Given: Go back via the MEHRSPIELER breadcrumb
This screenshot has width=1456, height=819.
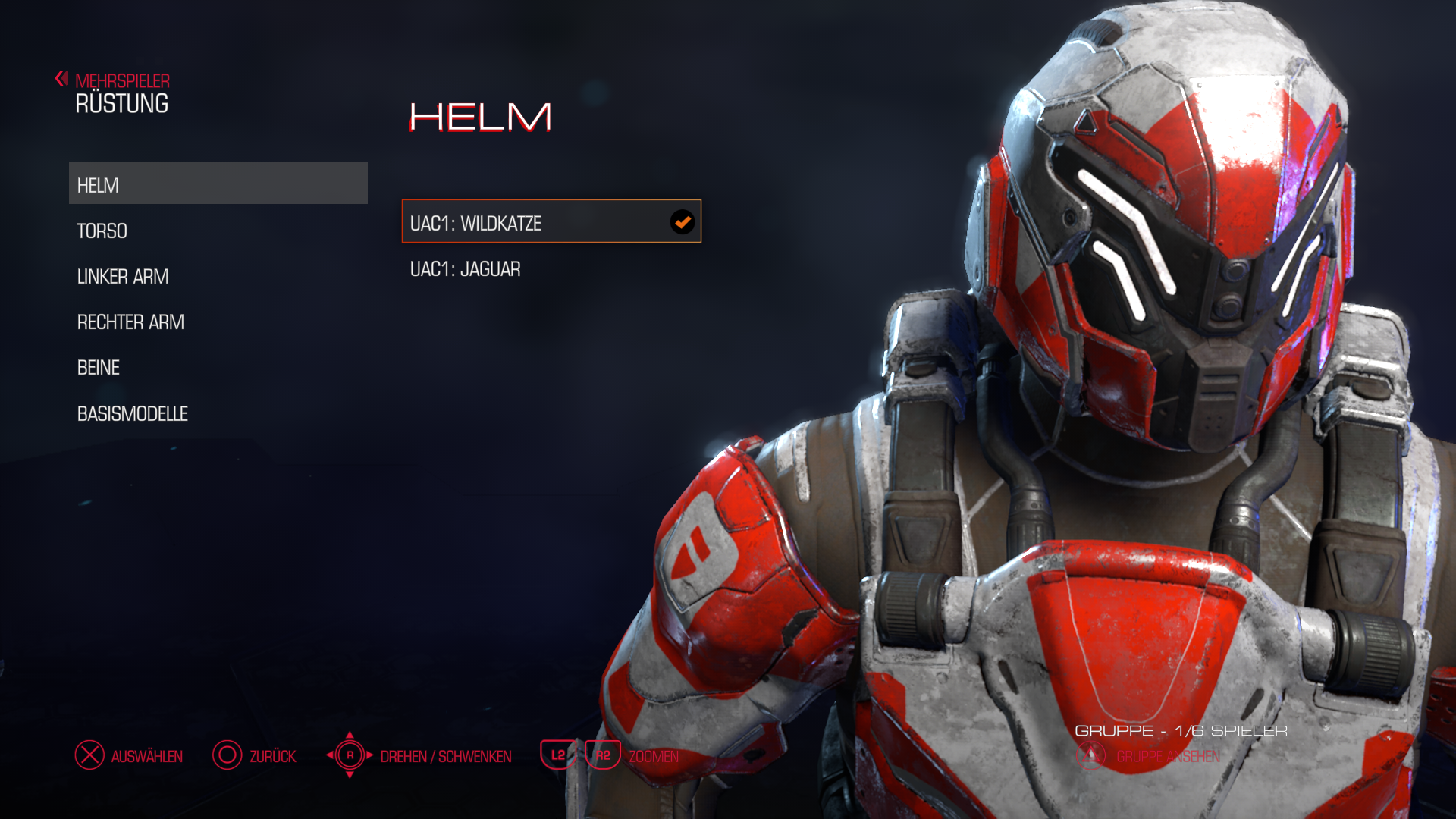Looking at the screenshot, I should (121, 80).
